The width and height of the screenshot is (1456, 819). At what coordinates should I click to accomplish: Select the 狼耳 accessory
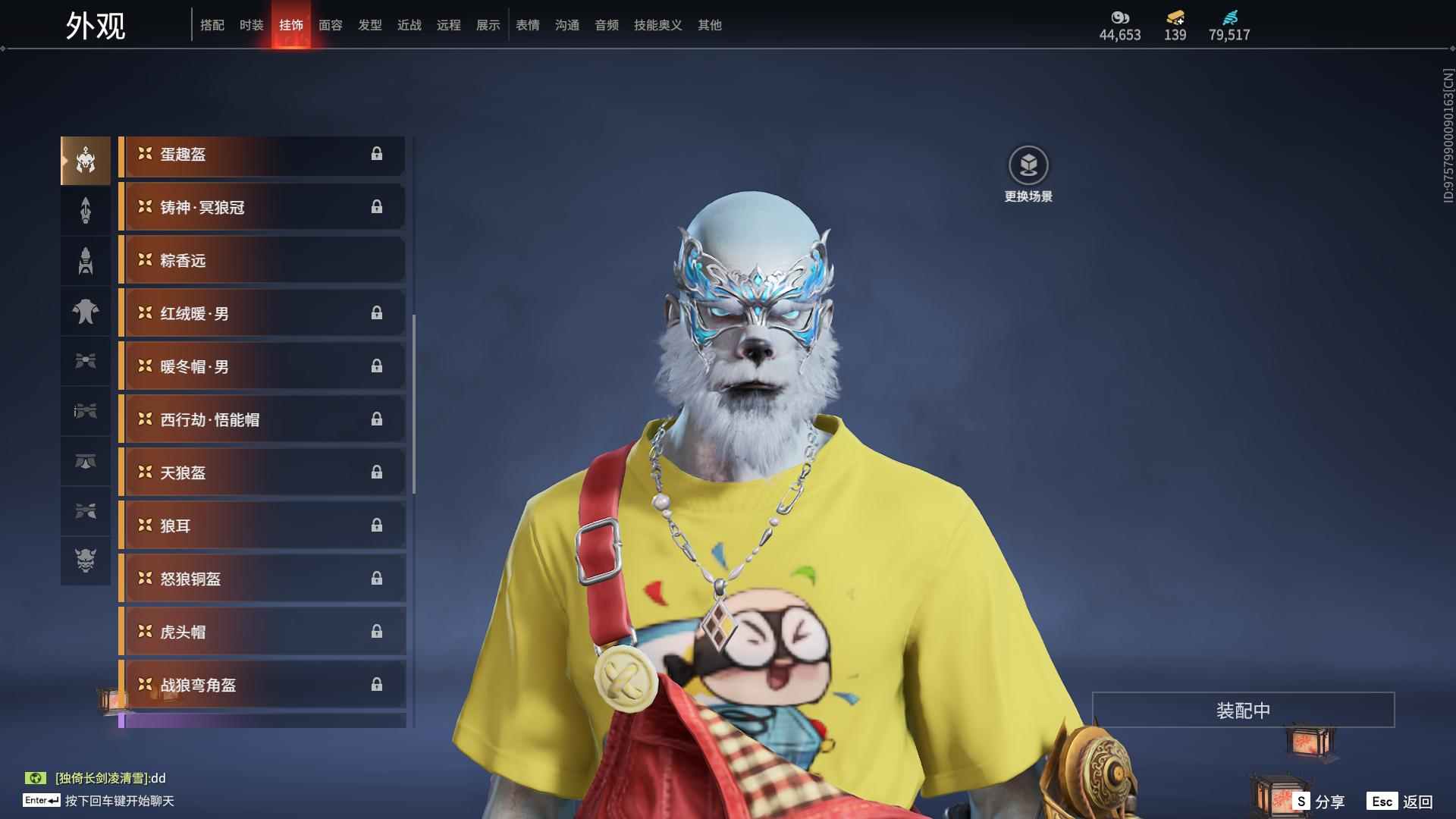262,526
